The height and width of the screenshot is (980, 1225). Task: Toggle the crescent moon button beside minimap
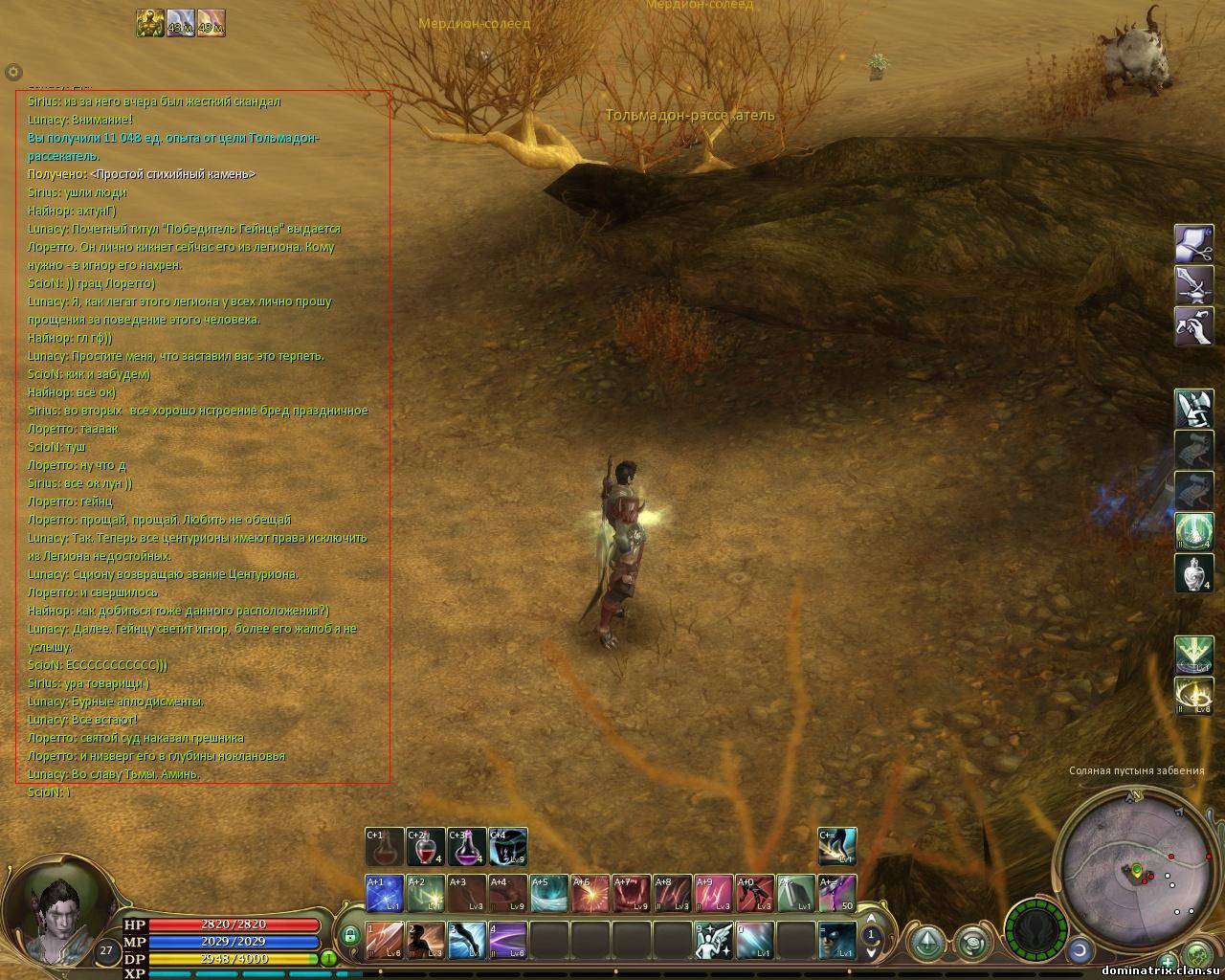1080,950
